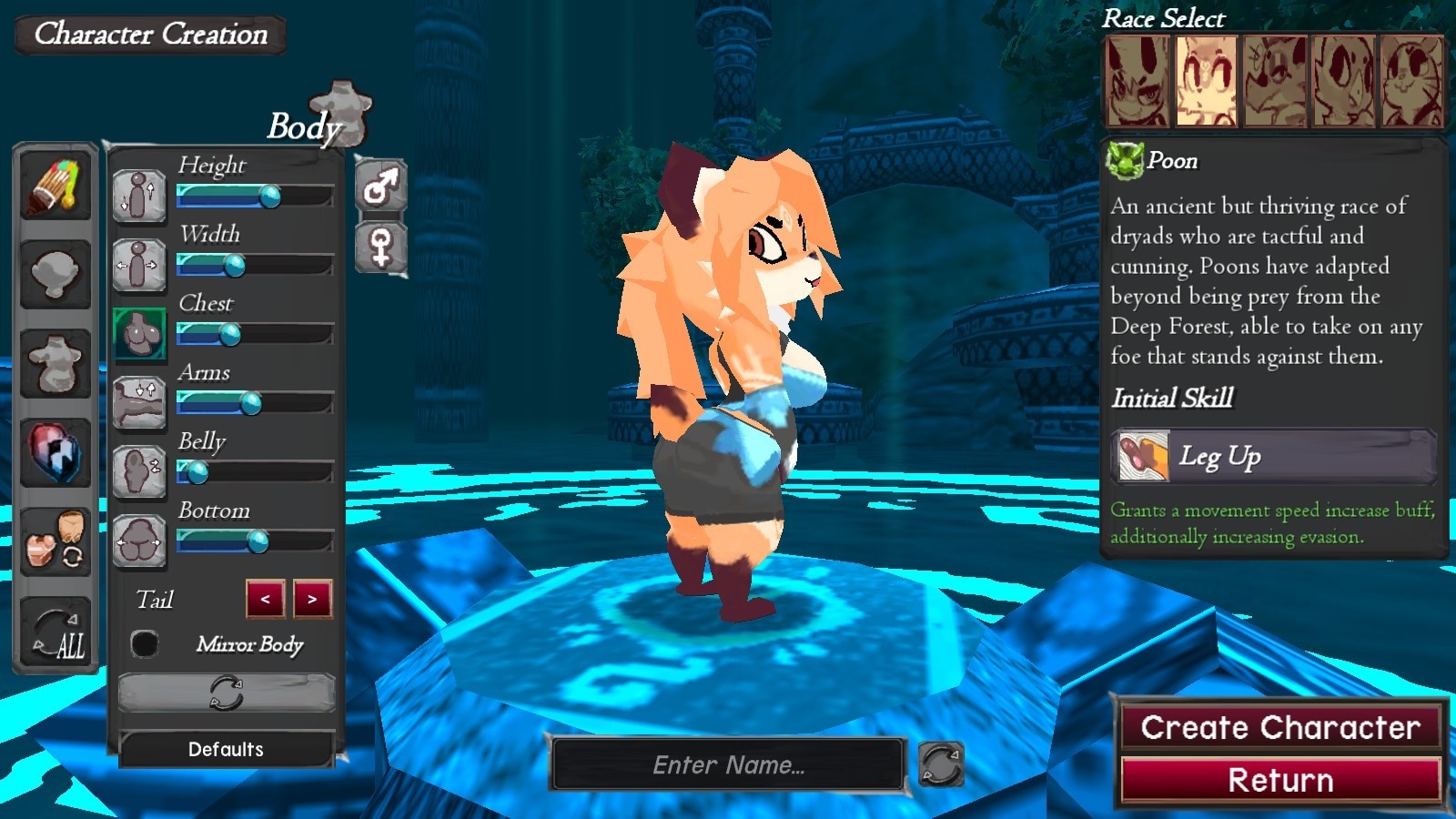Viewport: 1456px width, 819px height.
Task: Adjust the Bottom slider
Action: [258, 541]
